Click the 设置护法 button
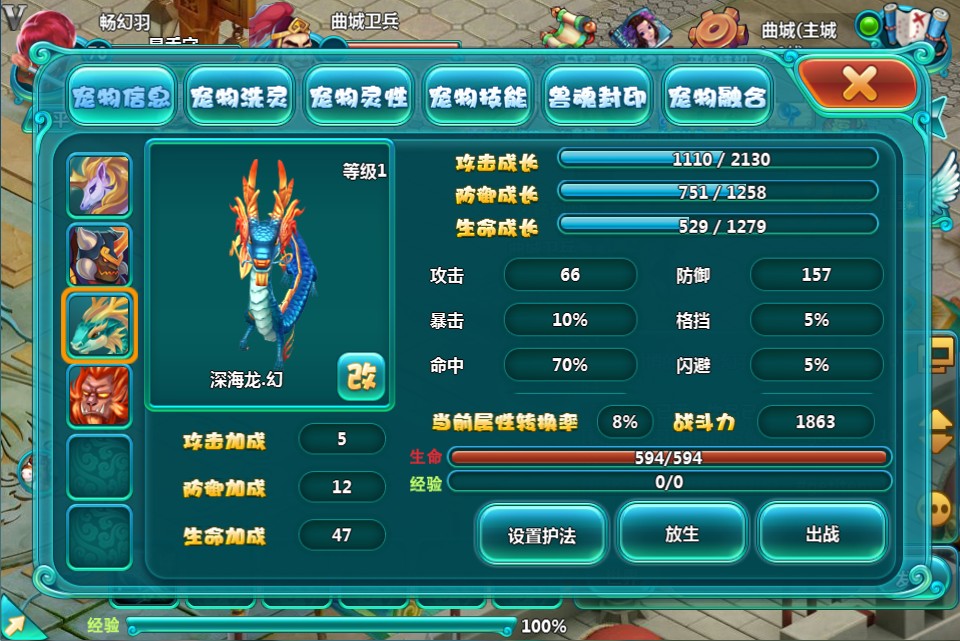 click(x=542, y=535)
